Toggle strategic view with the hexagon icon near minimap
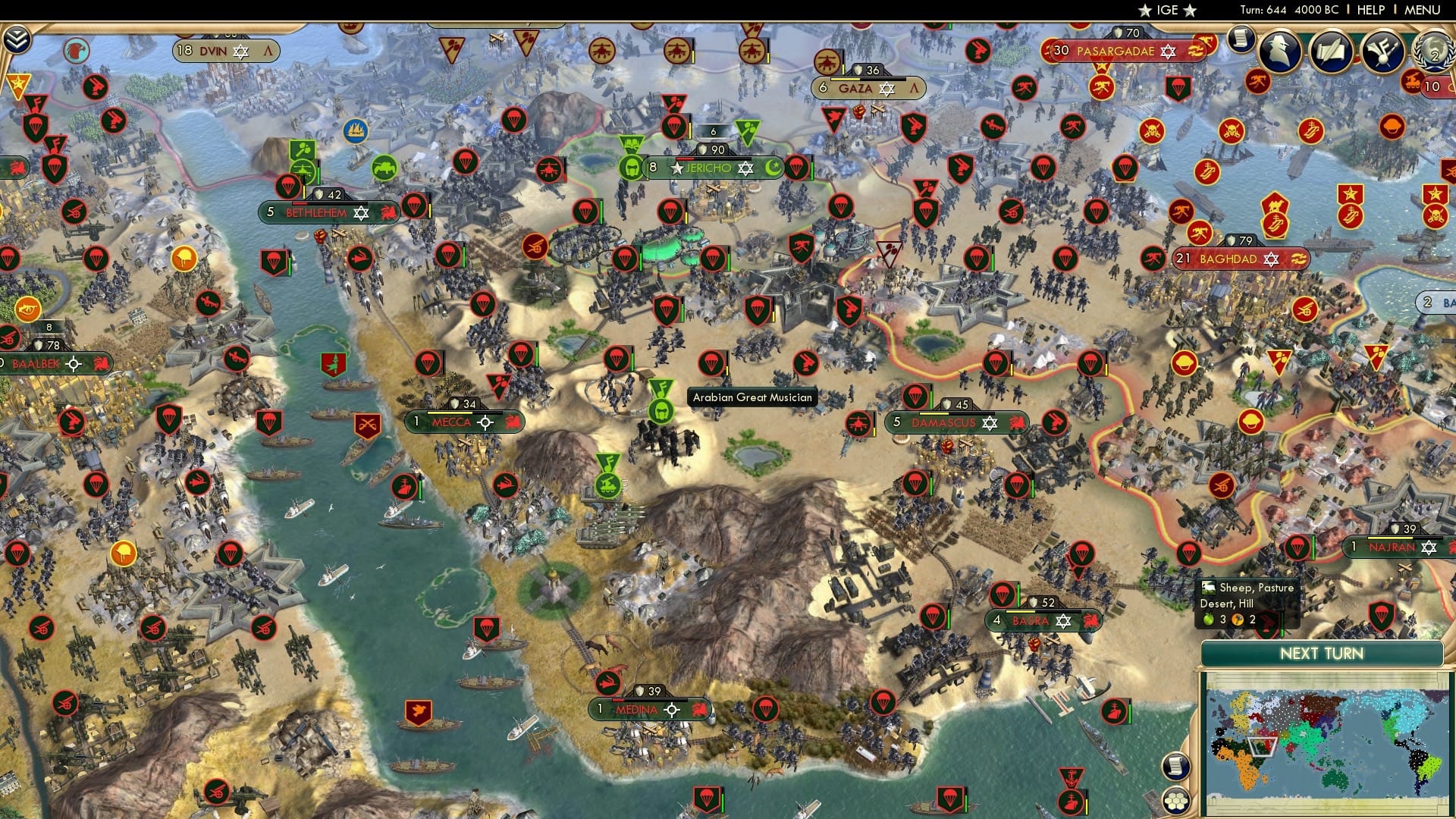This screenshot has width=1456, height=819. click(1177, 800)
